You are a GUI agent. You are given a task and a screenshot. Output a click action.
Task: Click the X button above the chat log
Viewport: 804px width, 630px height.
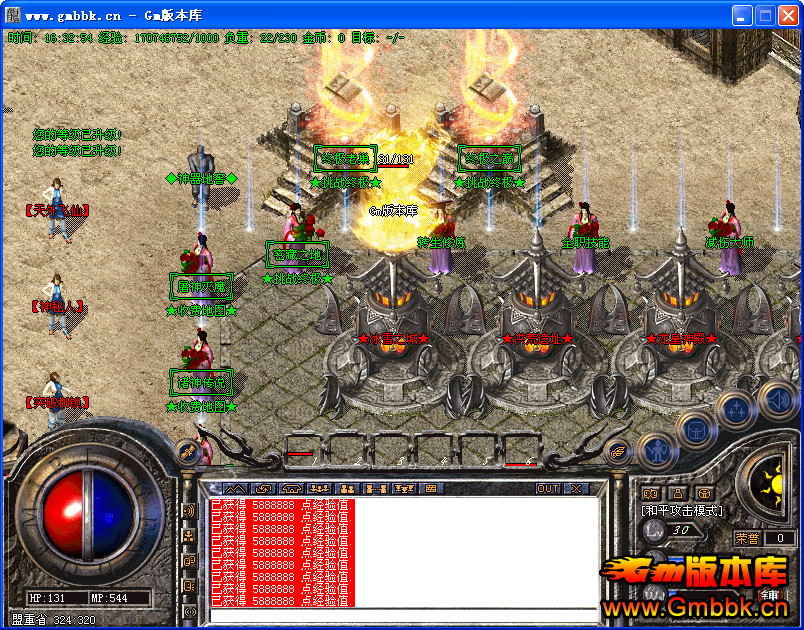coord(576,489)
